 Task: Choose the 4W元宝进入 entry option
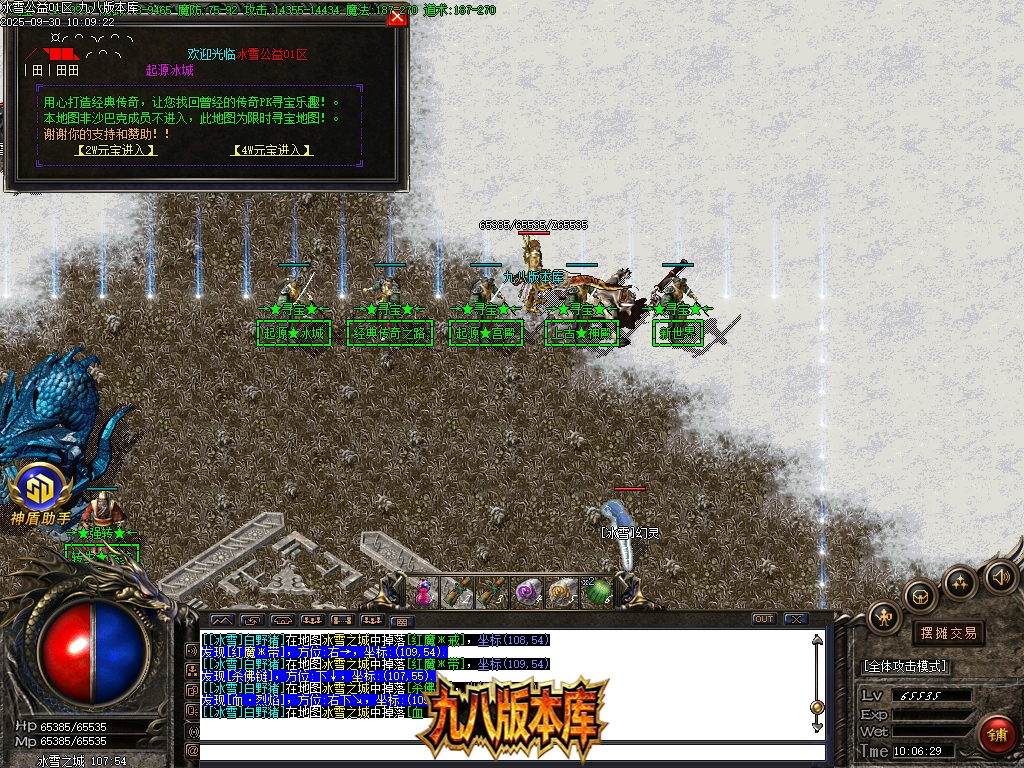(272, 150)
